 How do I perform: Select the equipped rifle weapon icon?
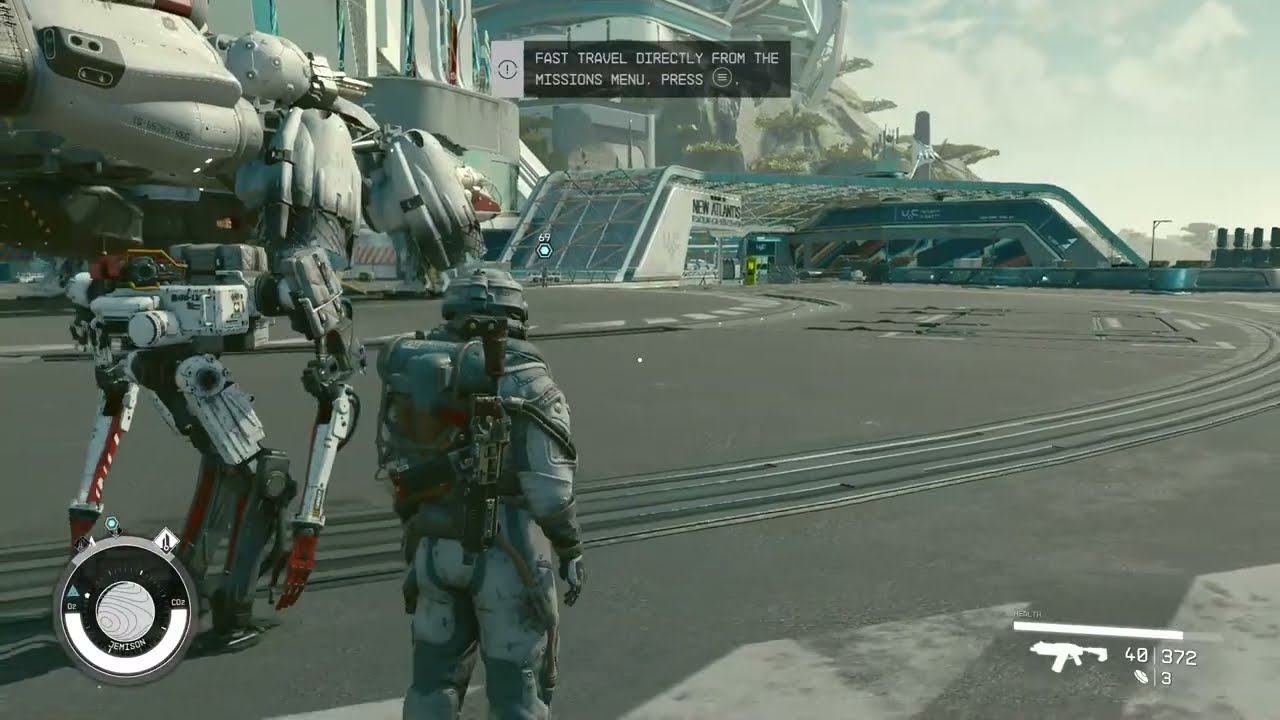click(1069, 656)
